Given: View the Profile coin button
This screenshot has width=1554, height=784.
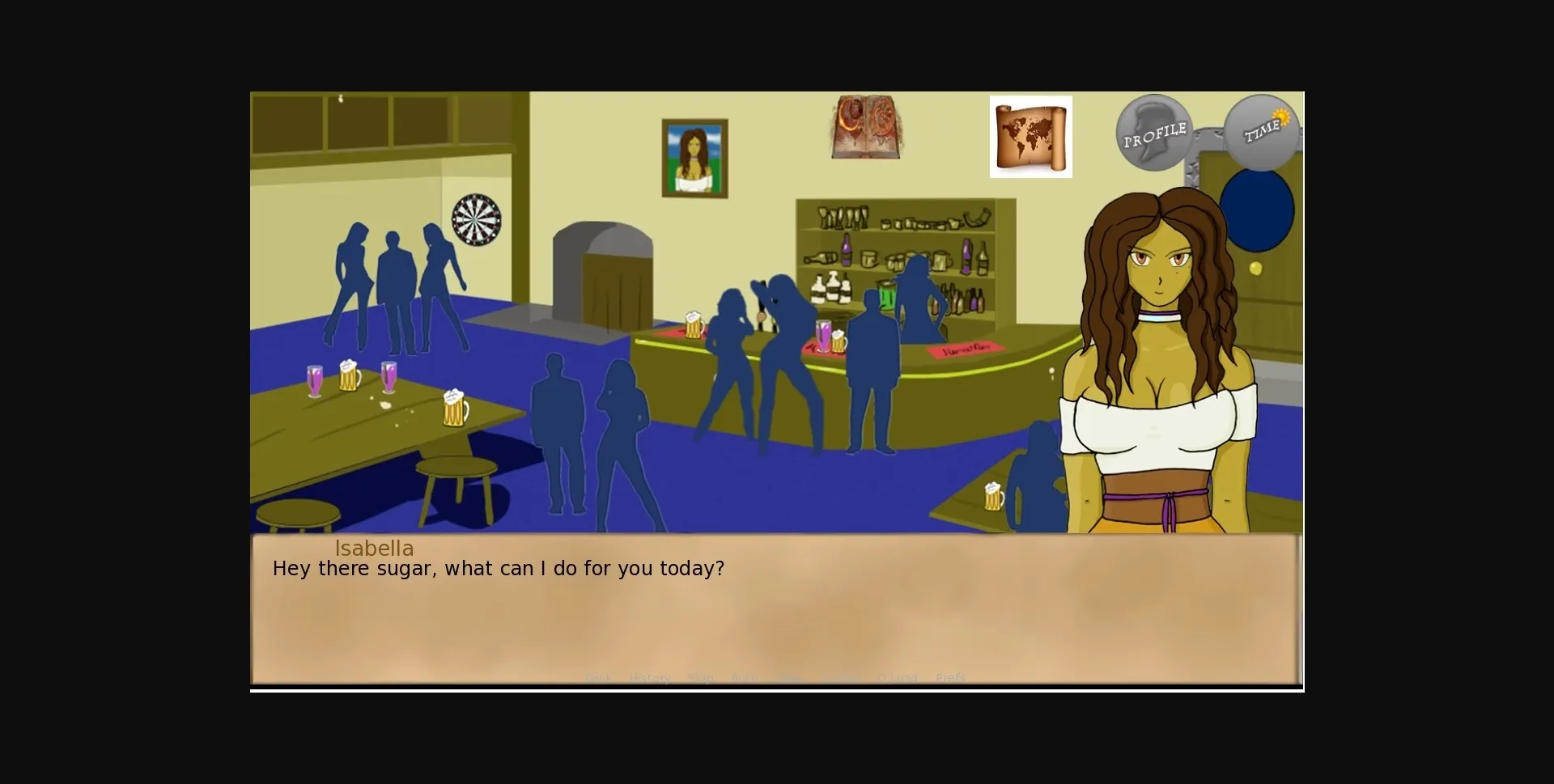Looking at the screenshot, I should pos(1156,132).
